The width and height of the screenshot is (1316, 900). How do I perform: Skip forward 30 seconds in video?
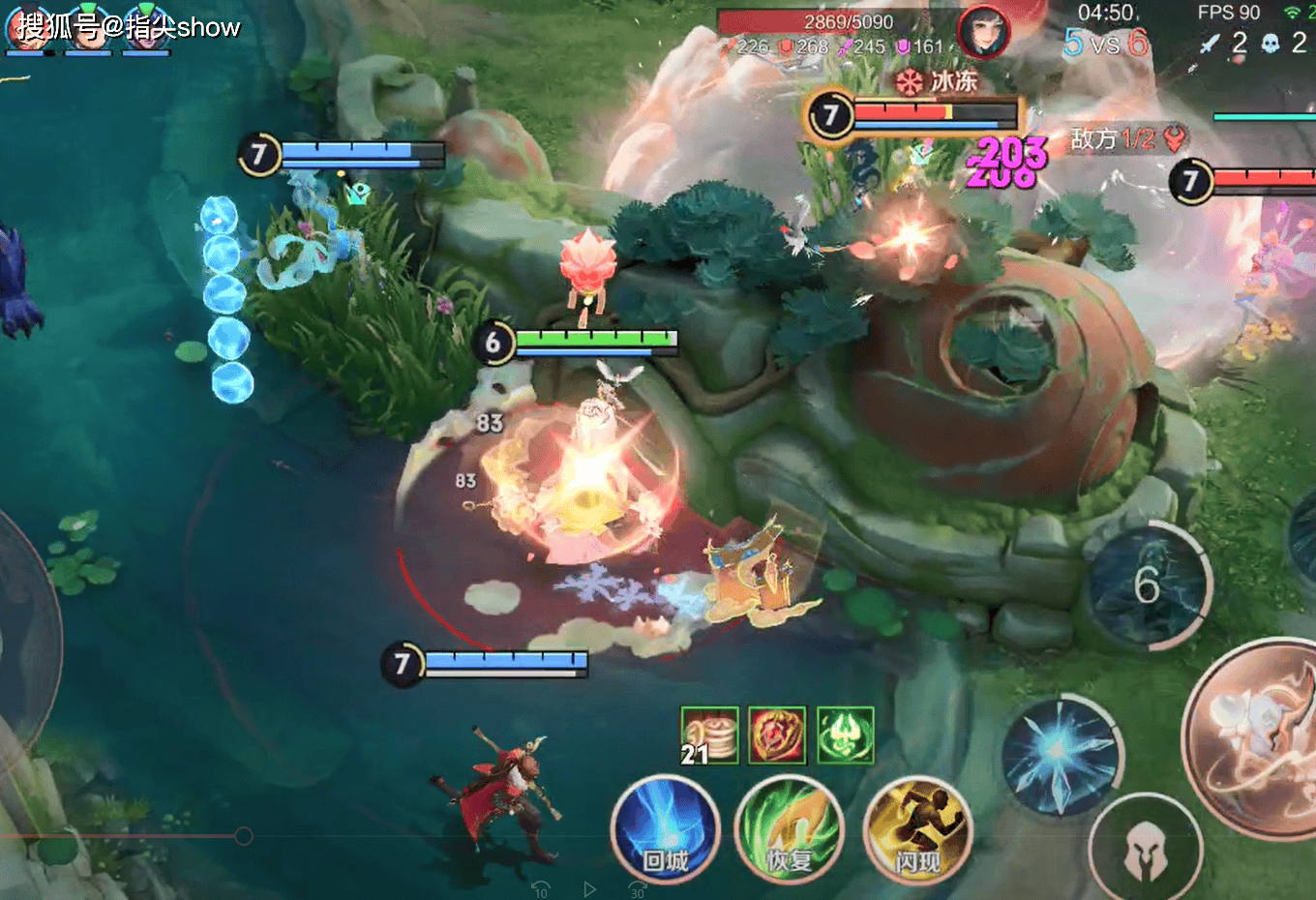click(x=637, y=889)
